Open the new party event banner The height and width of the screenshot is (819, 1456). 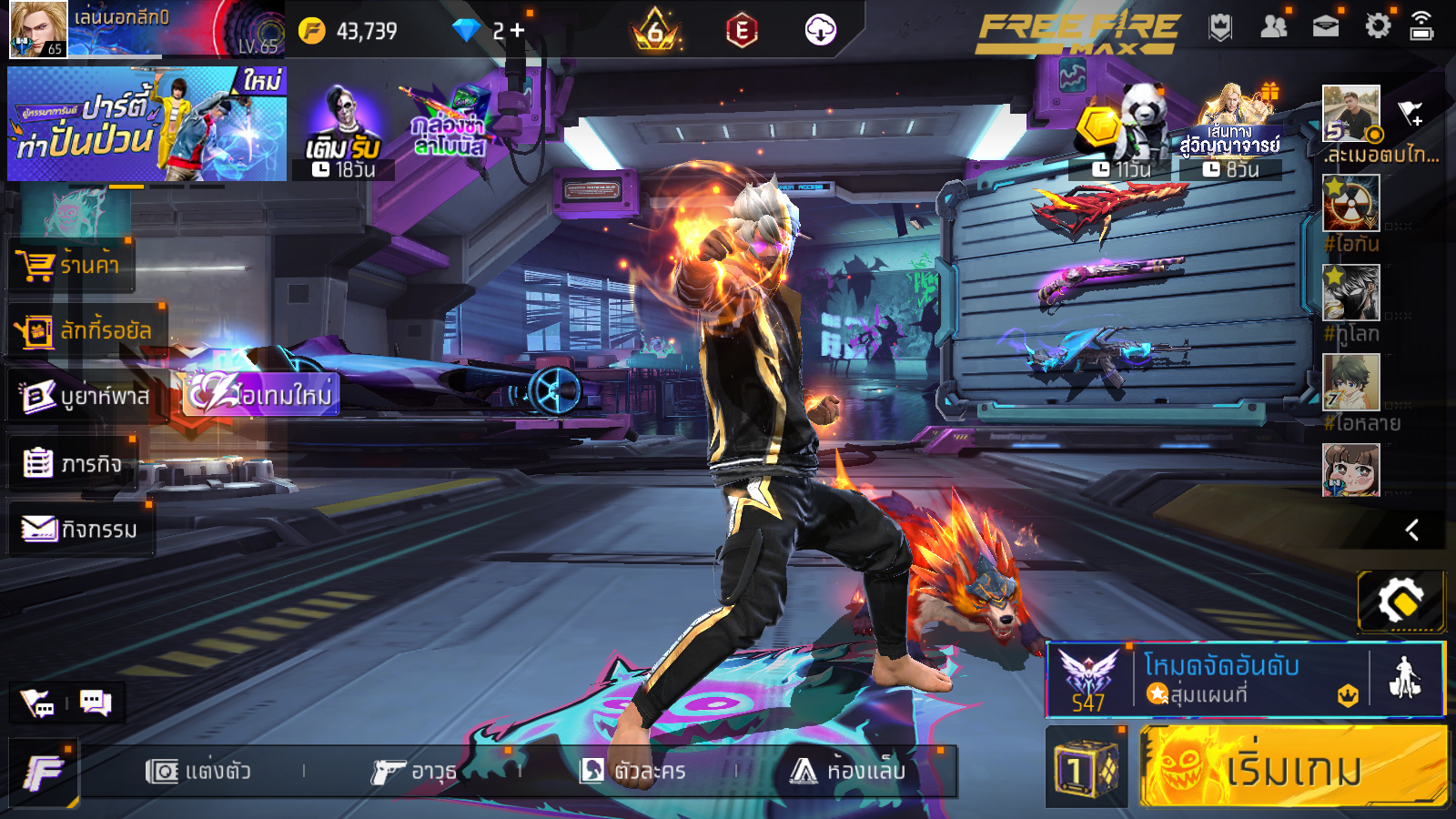point(147,124)
